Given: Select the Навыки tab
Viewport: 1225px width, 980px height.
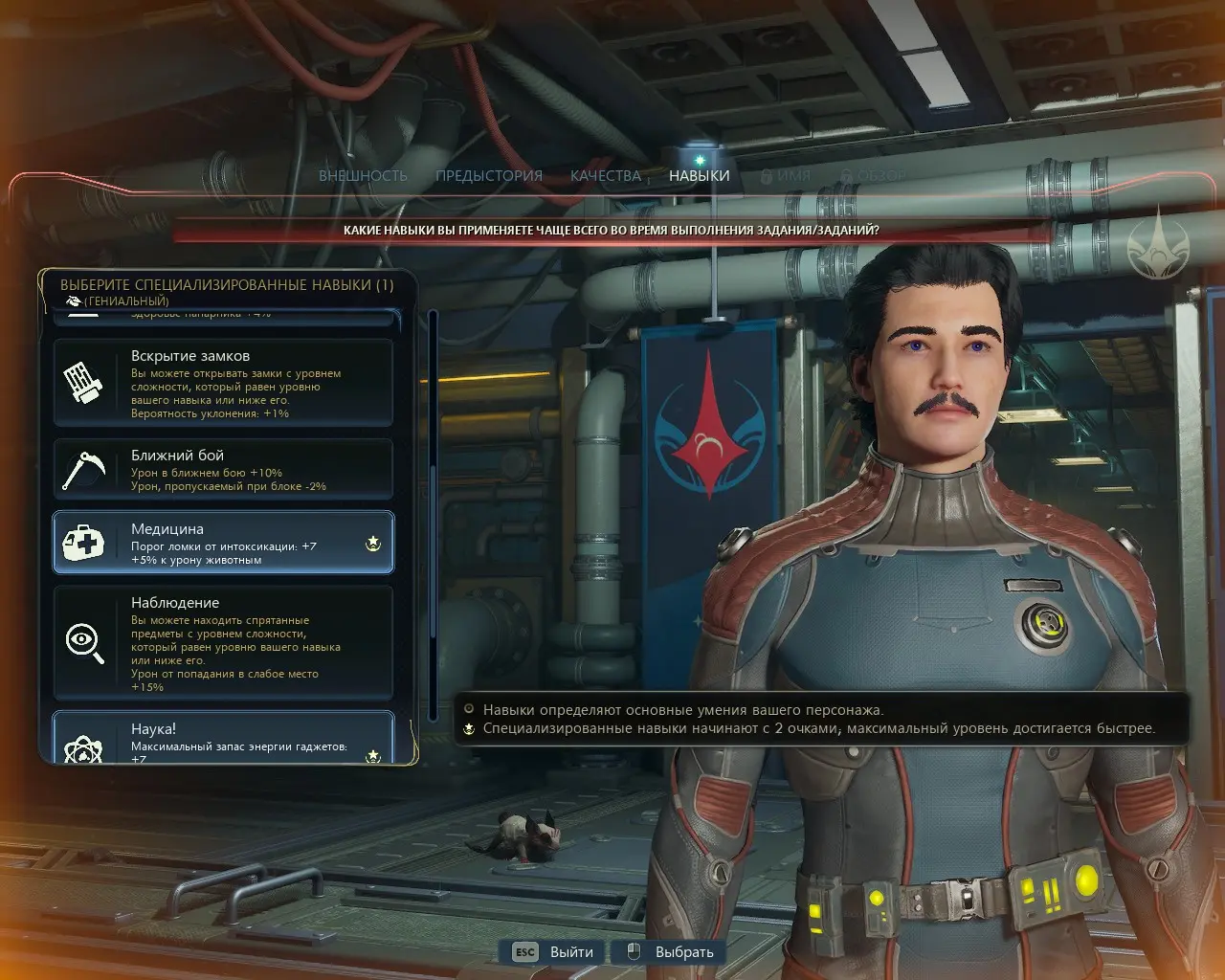Looking at the screenshot, I should (699, 176).
